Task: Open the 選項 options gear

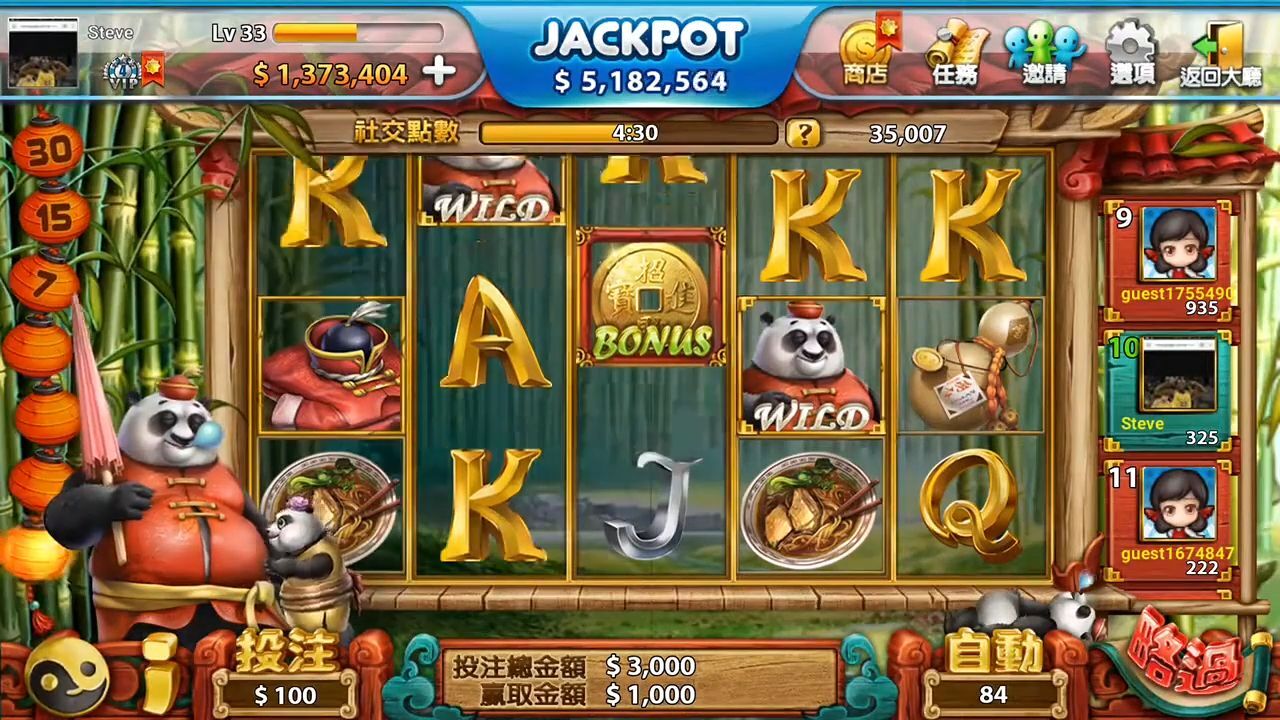Action: [x=1132, y=54]
